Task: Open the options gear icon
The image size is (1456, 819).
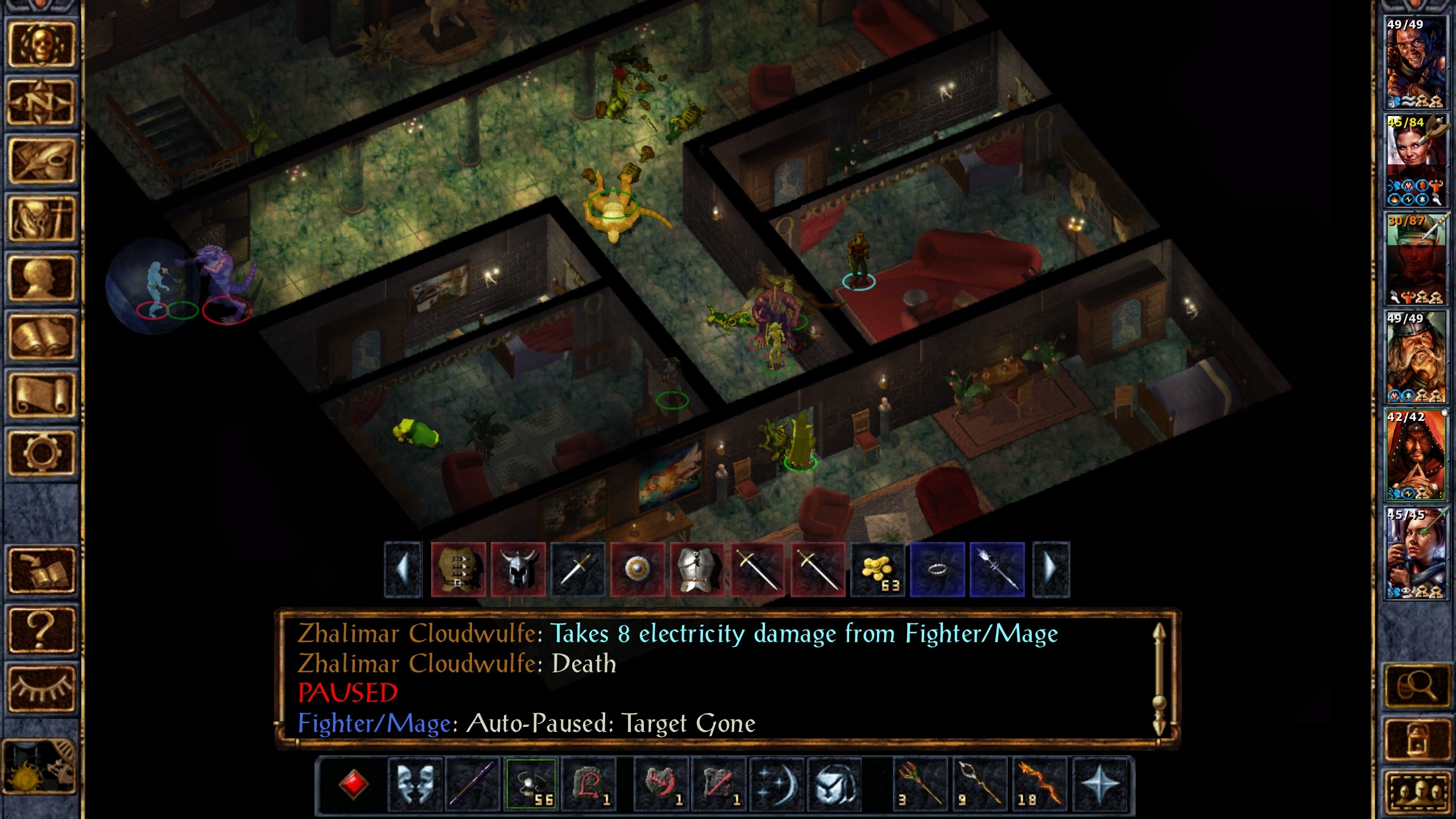Action: [40, 453]
